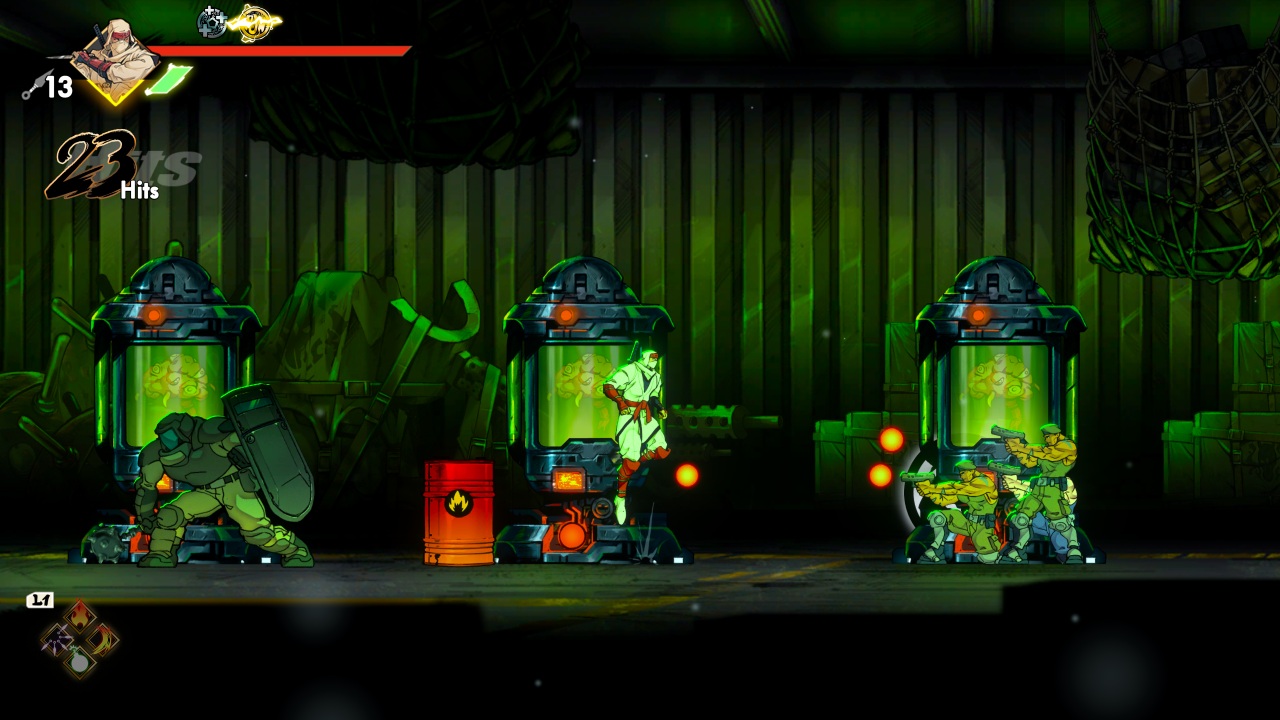Screen dimensions: 1280x720
Task: Select the golden lightning amulet icon
Action: point(254,22)
